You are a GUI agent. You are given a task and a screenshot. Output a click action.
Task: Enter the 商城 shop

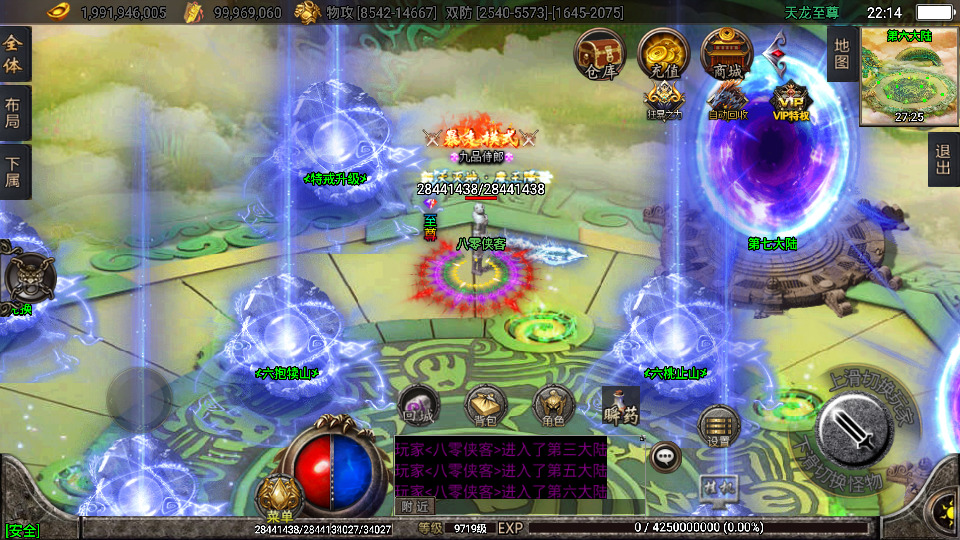tap(727, 54)
